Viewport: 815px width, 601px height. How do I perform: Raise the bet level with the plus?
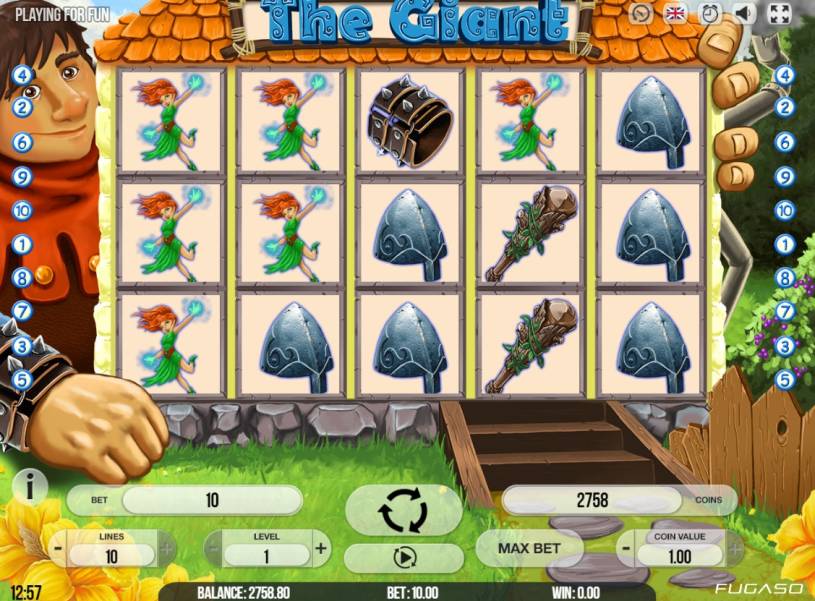[x=321, y=548]
